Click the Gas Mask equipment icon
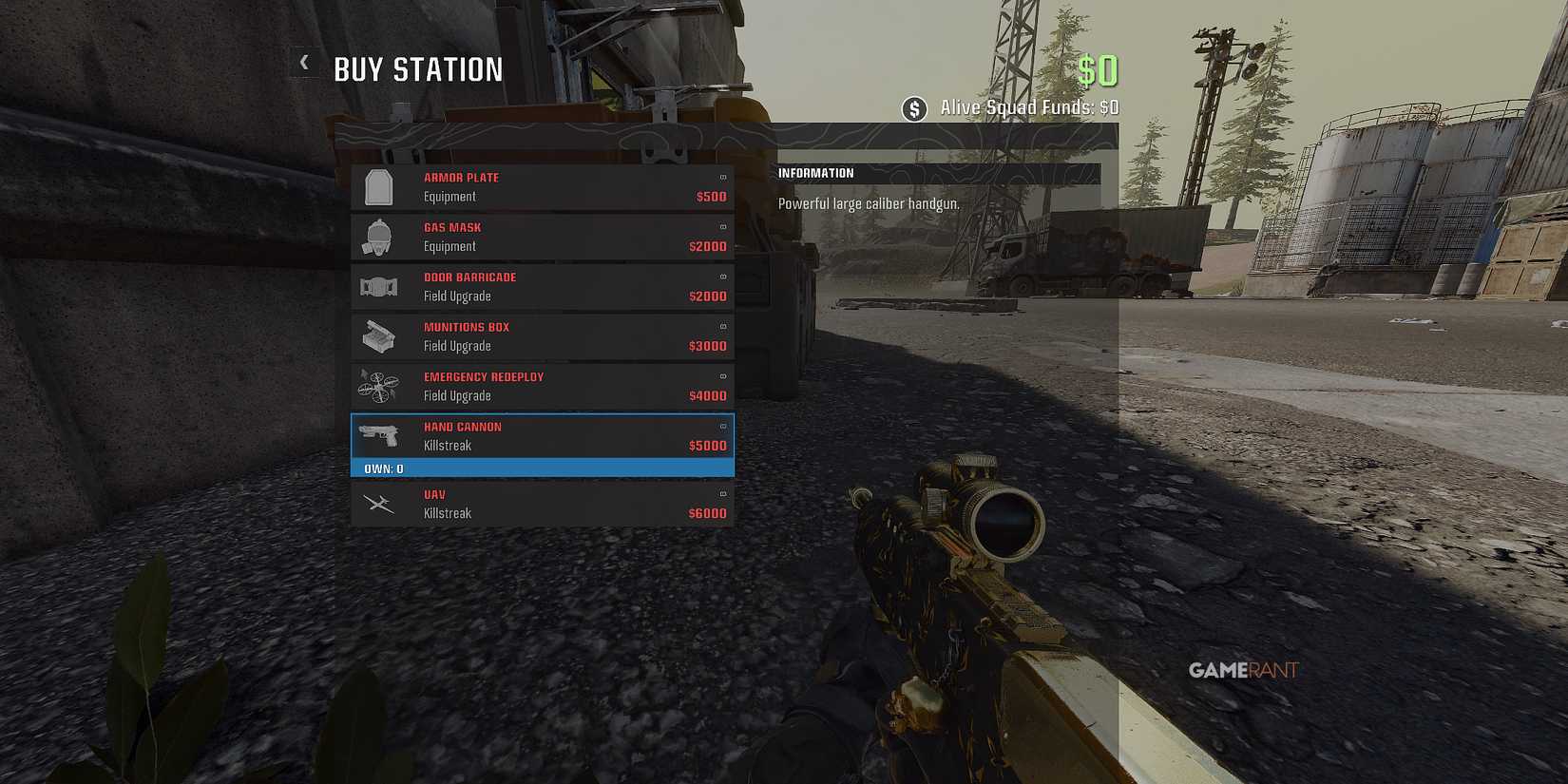The height and width of the screenshot is (784, 1568). tap(379, 237)
